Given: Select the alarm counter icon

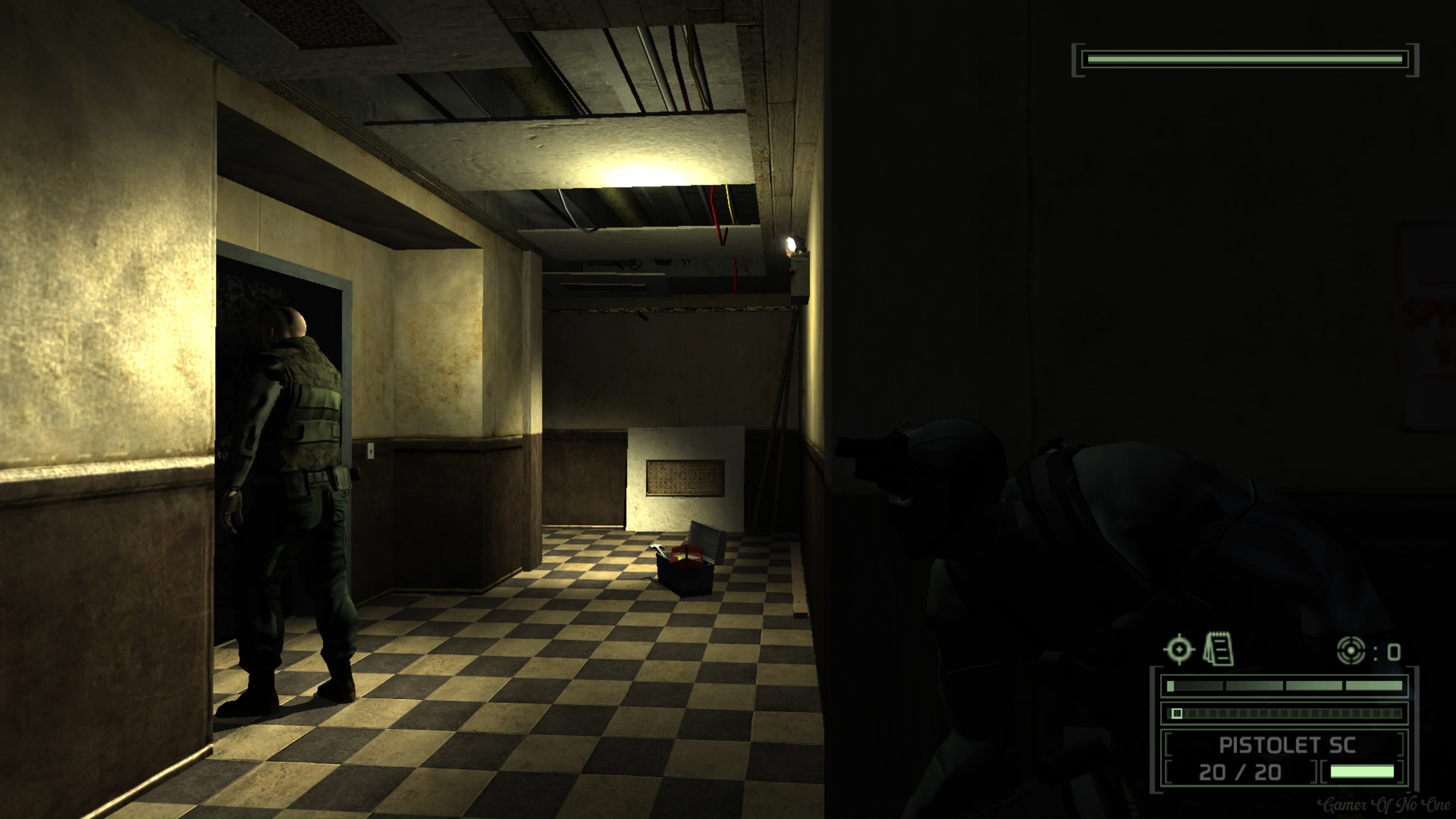Looking at the screenshot, I should (x=1351, y=651).
